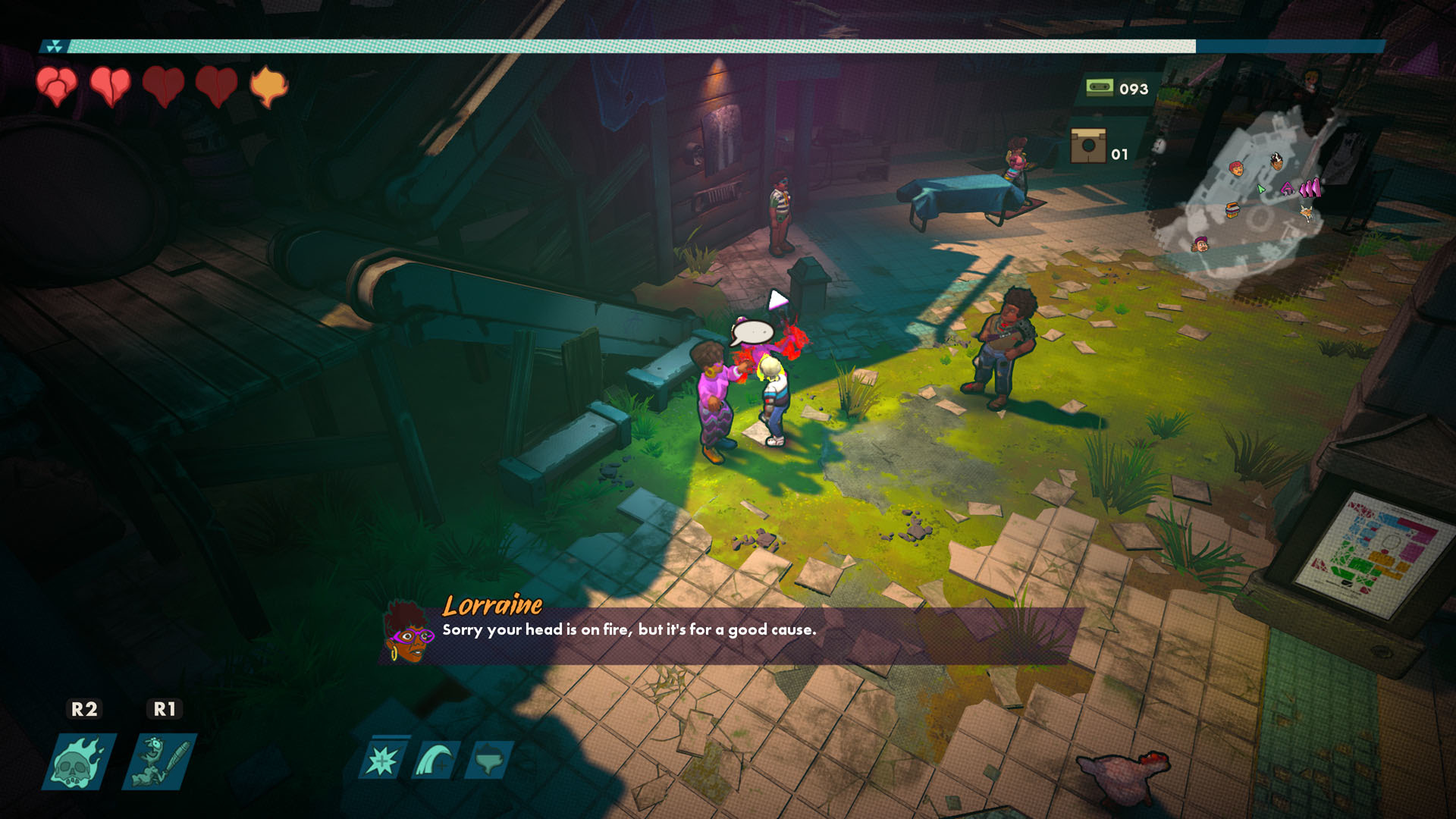Select the purple-cap face marker on minimap
This screenshot has height=819, width=1456.
point(1199,243)
